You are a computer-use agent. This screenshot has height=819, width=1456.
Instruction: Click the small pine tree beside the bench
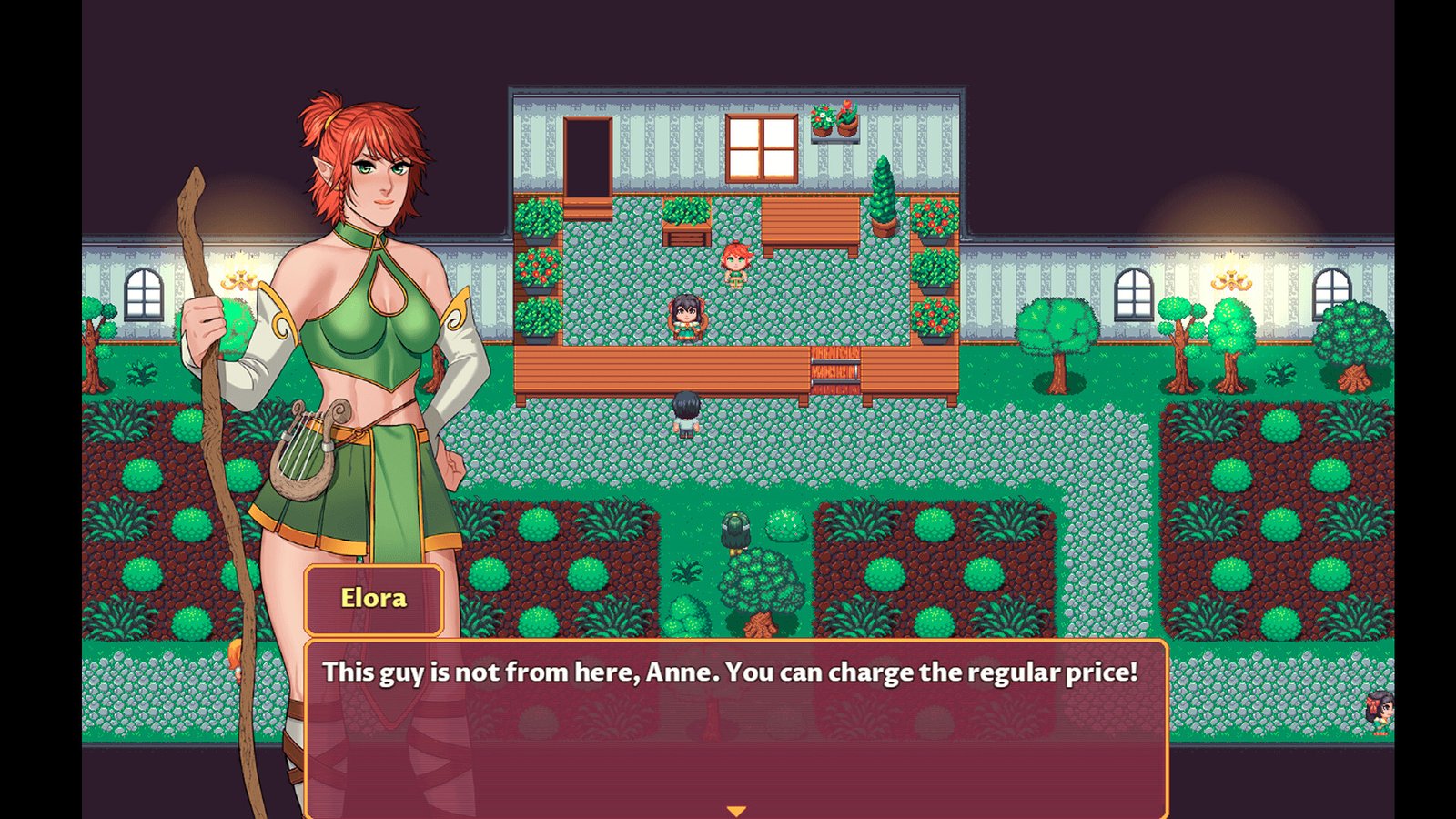click(885, 194)
